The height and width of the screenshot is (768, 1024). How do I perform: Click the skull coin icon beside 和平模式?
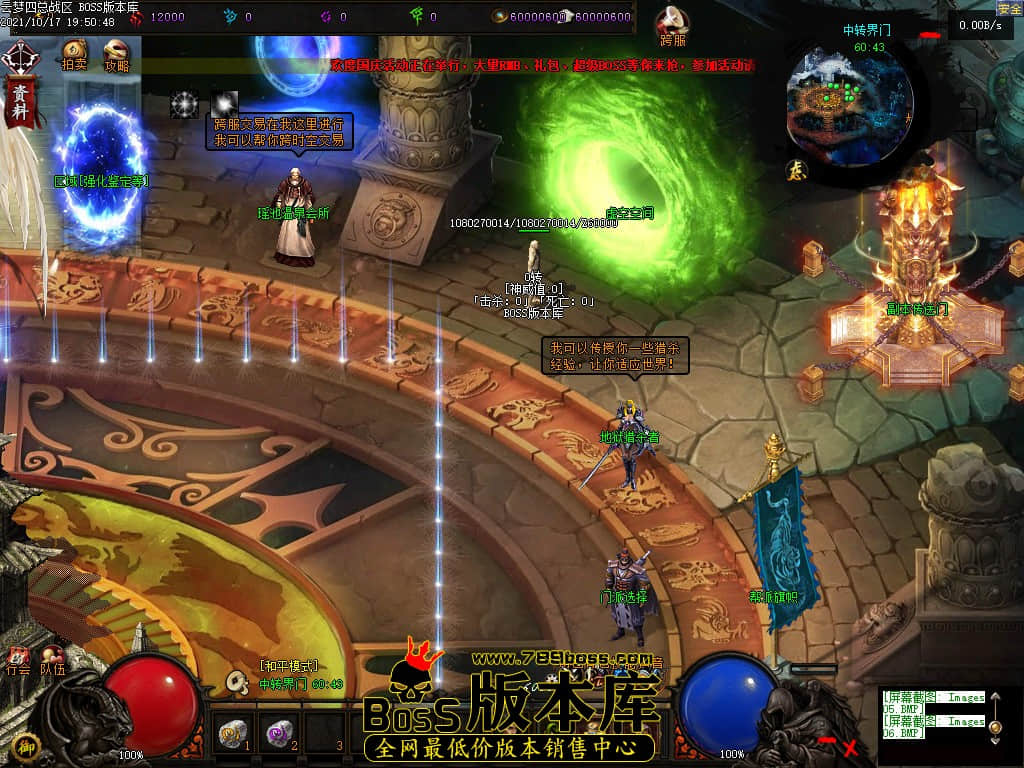click(x=238, y=681)
